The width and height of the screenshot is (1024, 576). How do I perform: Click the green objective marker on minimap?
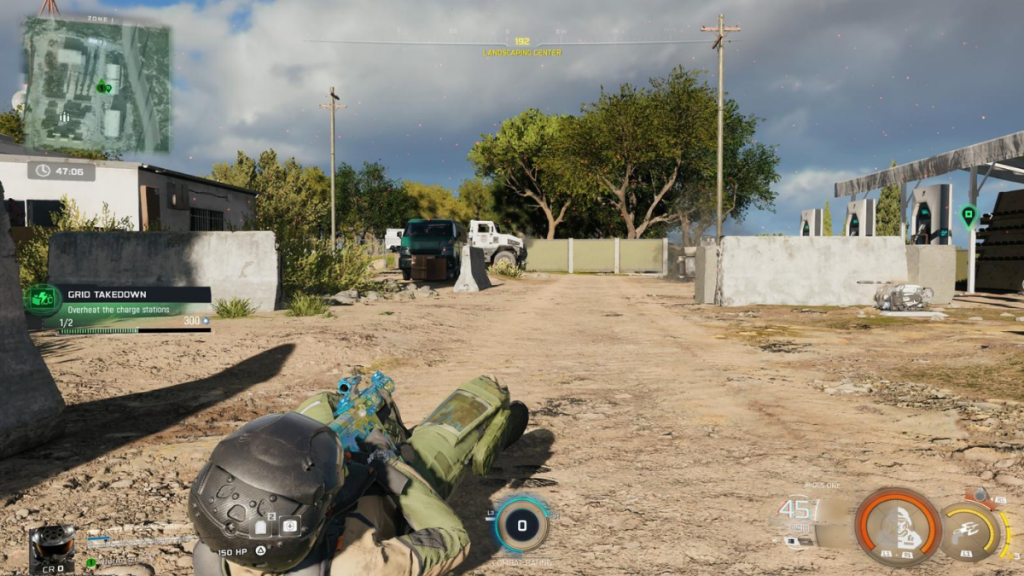pyautogui.click(x=103, y=87)
